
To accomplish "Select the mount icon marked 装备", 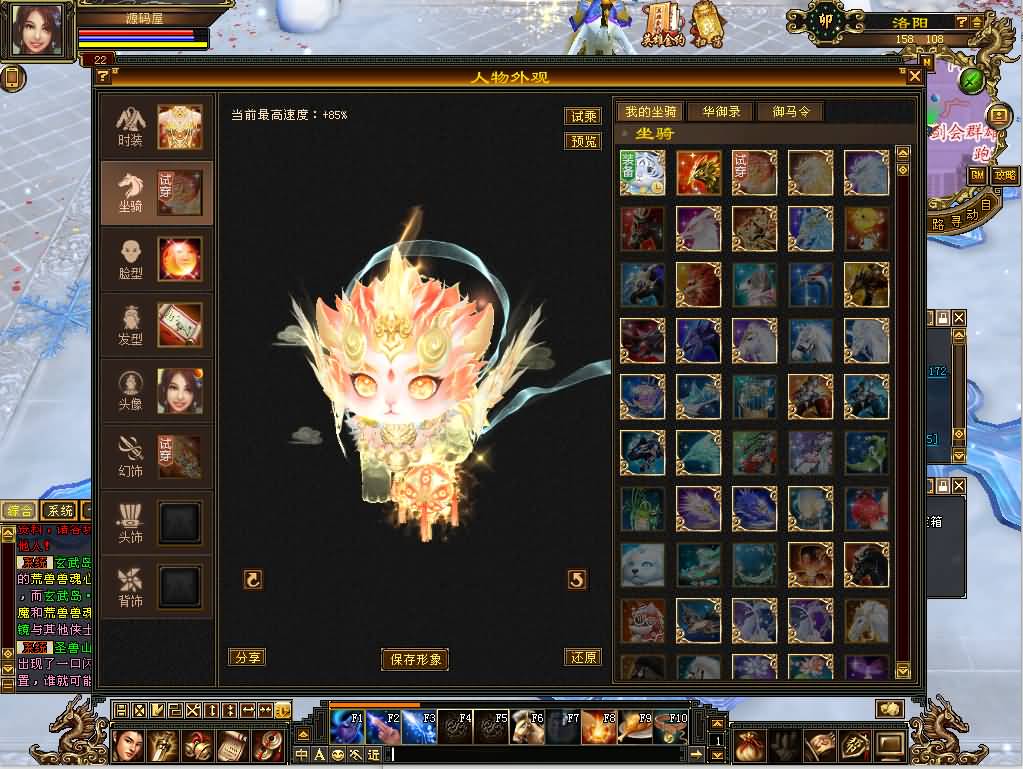I will (641, 172).
